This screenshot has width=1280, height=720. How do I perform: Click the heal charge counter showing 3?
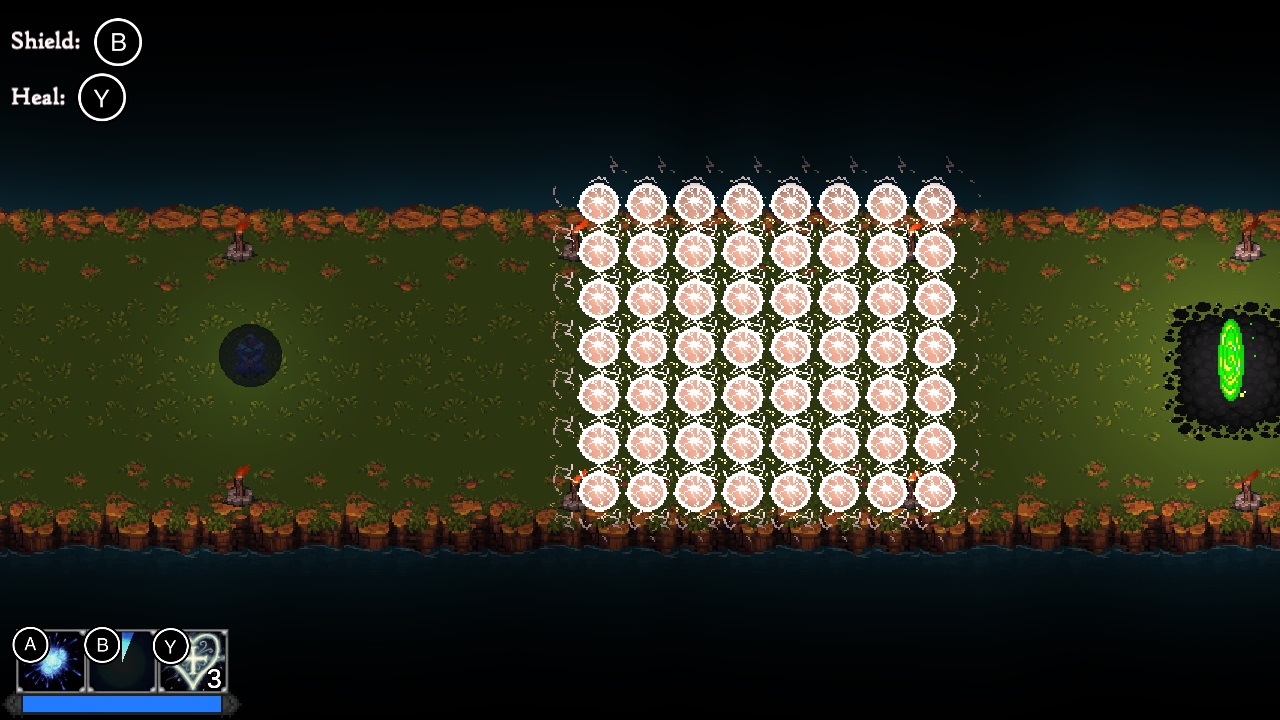click(x=213, y=676)
